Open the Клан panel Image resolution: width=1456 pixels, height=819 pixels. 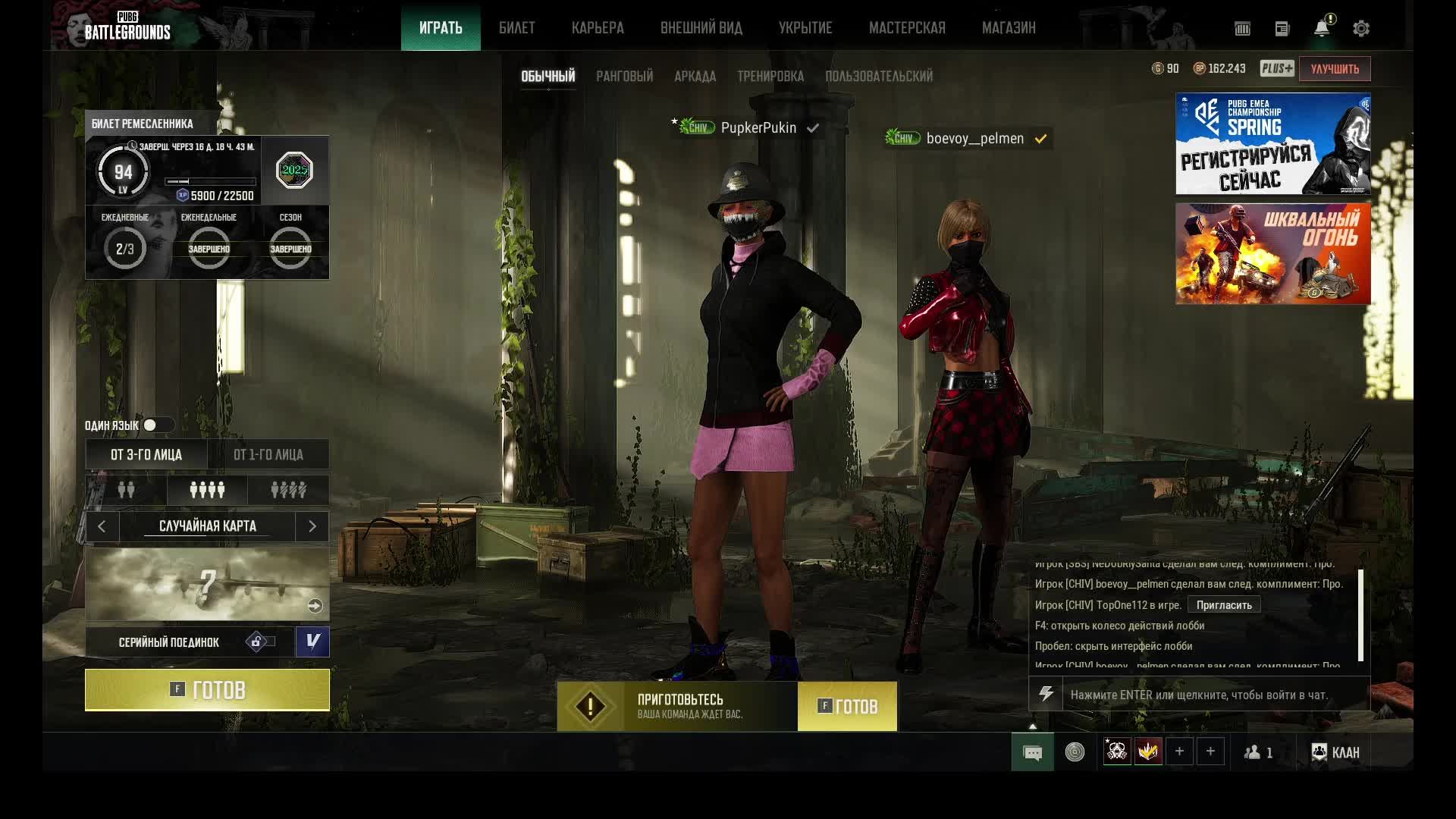click(1335, 752)
